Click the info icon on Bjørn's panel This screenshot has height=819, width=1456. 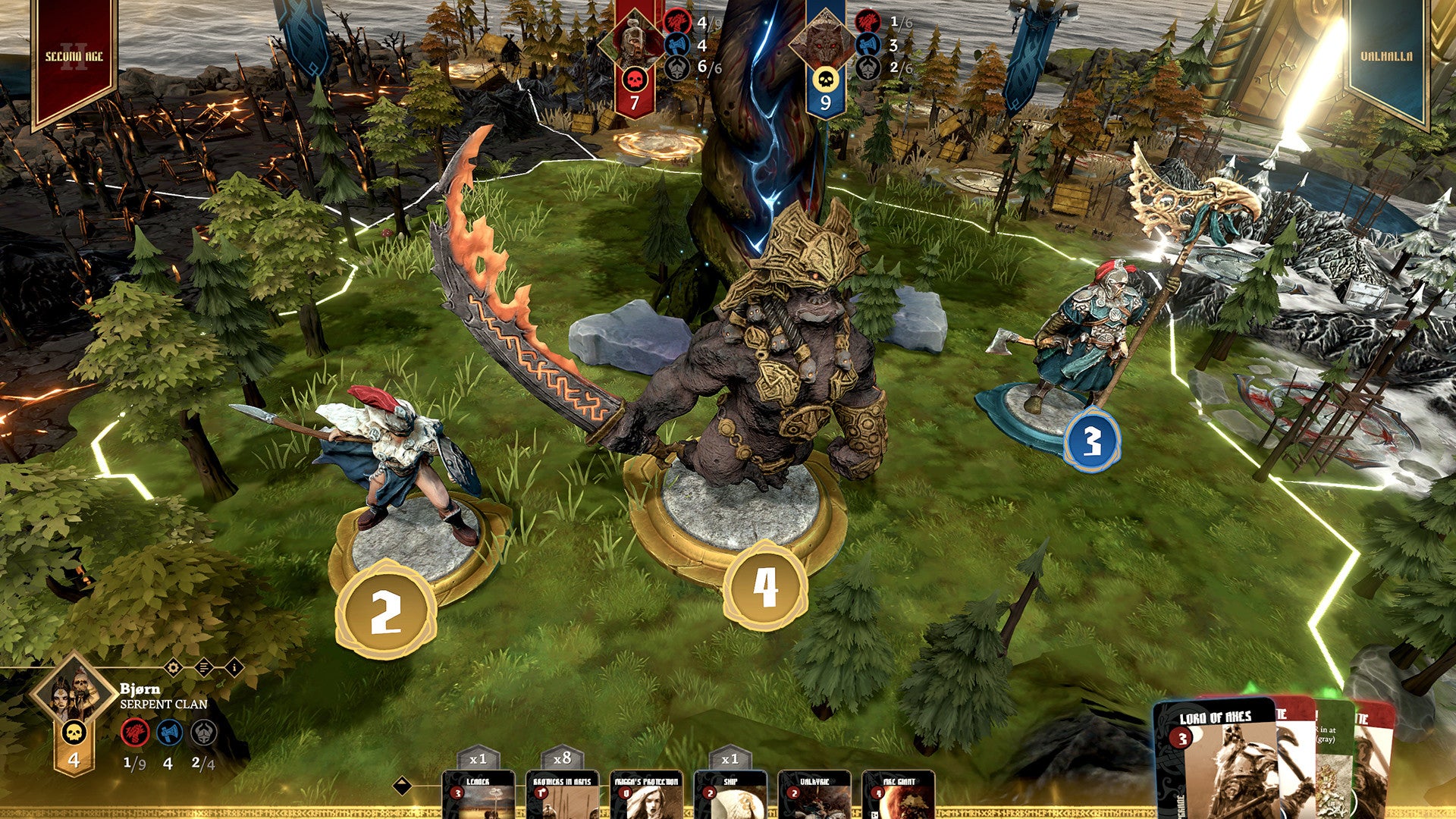(235, 667)
